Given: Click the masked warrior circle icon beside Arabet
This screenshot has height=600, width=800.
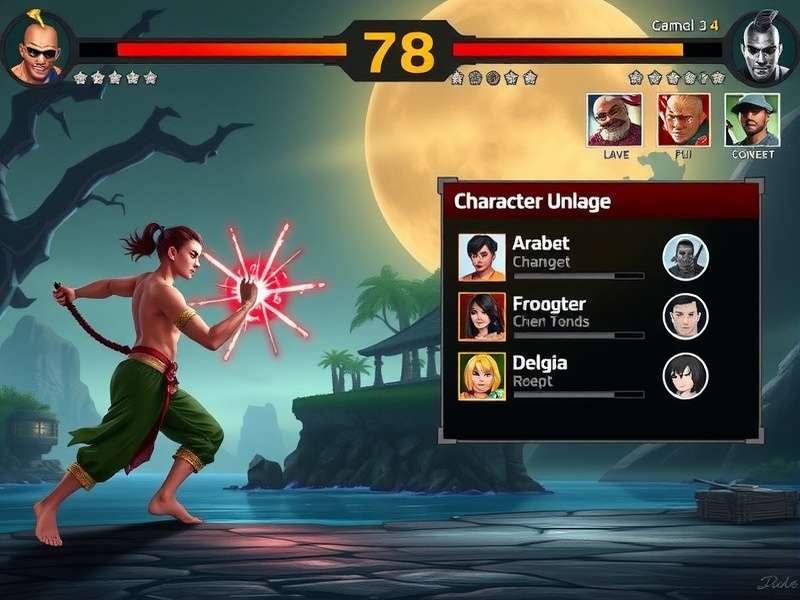Looking at the screenshot, I should click(x=686, y=257).
